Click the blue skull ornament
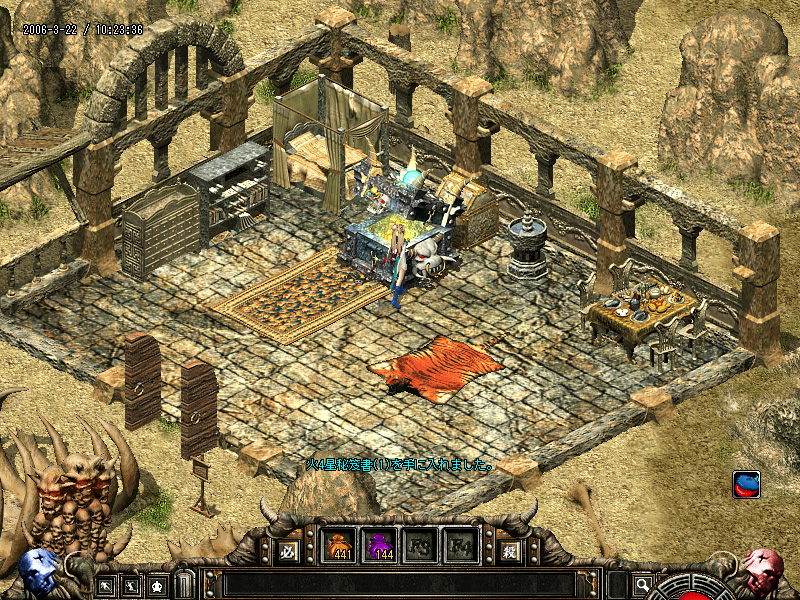 (38, 572)
